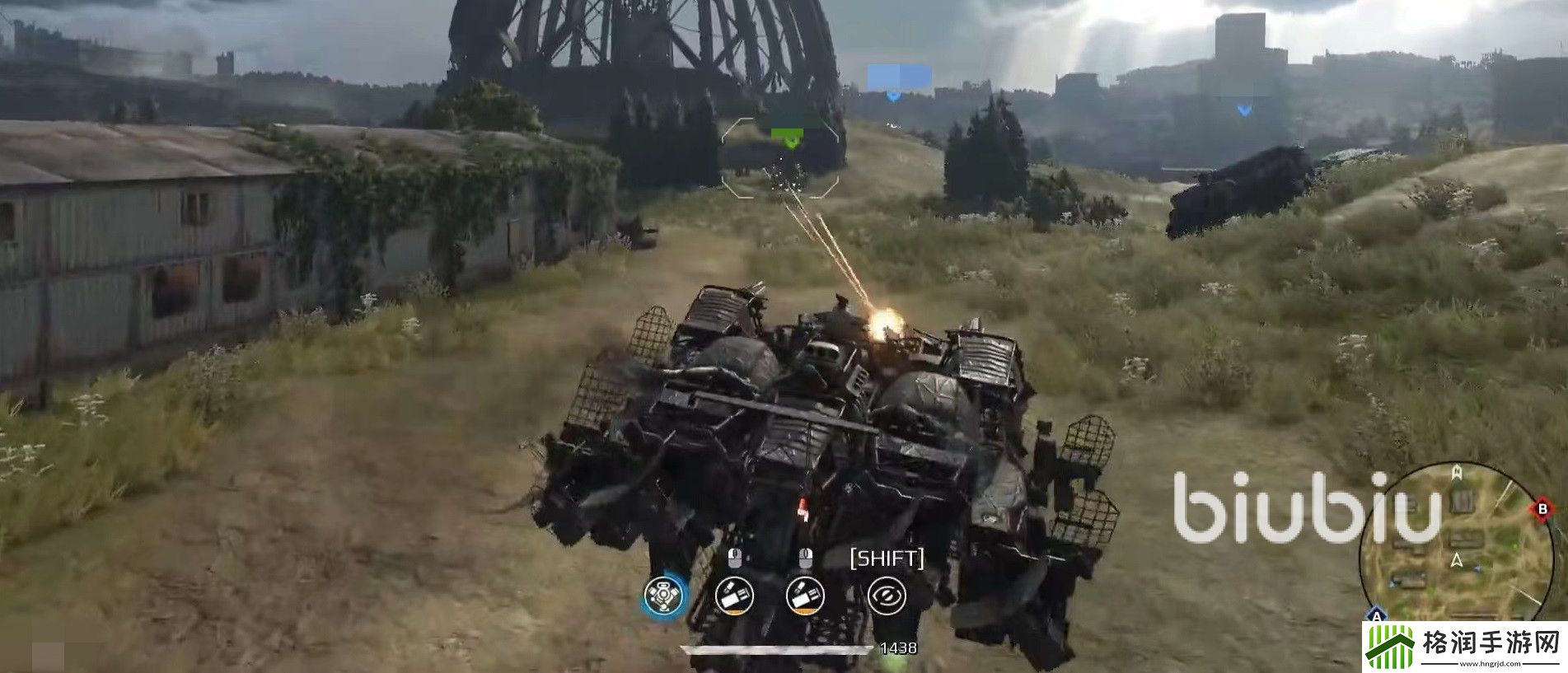
Task: Select the blue A base marker on minimap
Action: click(x=1376, y=615)
